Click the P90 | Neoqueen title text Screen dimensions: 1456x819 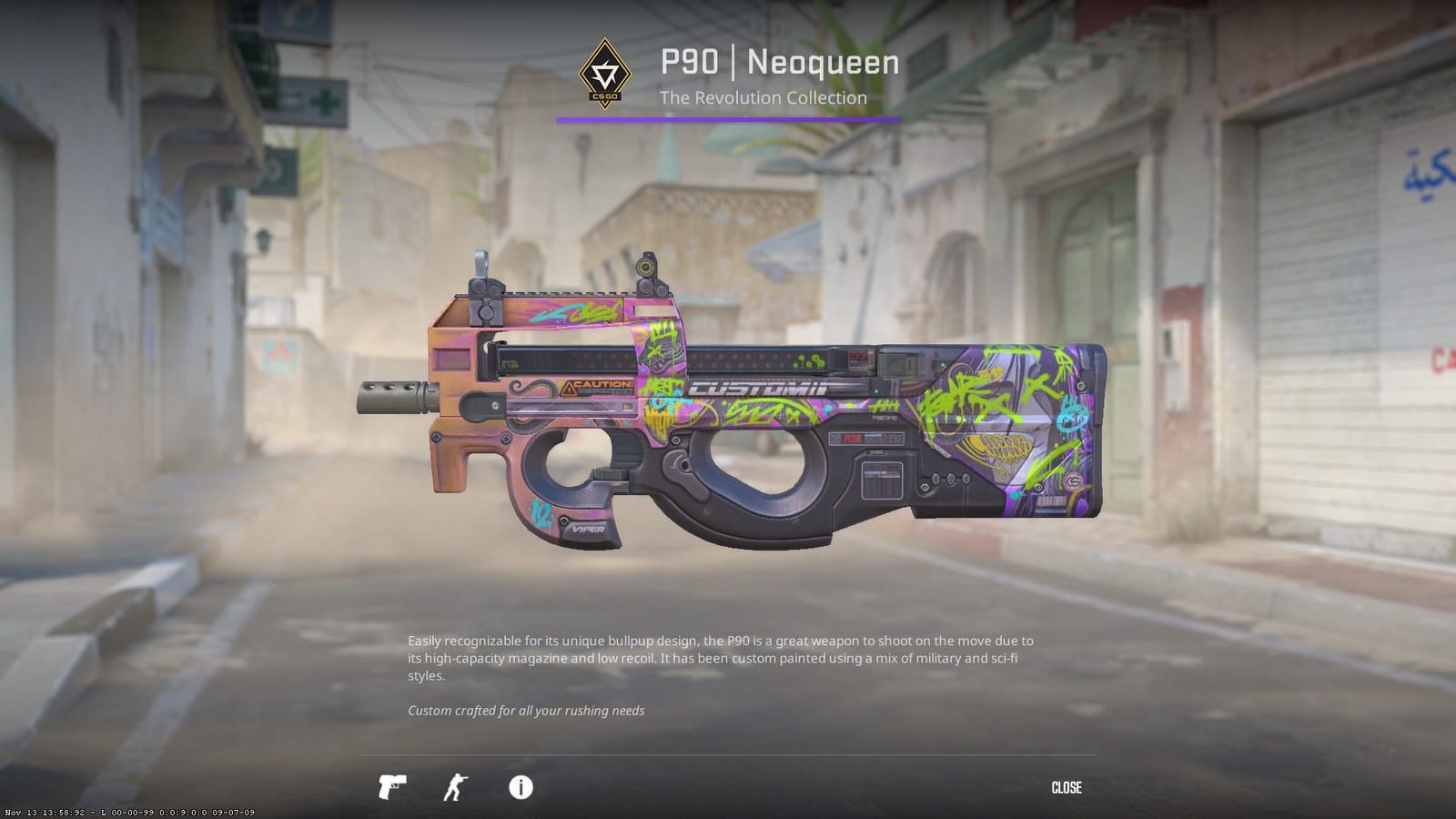coord(778,64)
